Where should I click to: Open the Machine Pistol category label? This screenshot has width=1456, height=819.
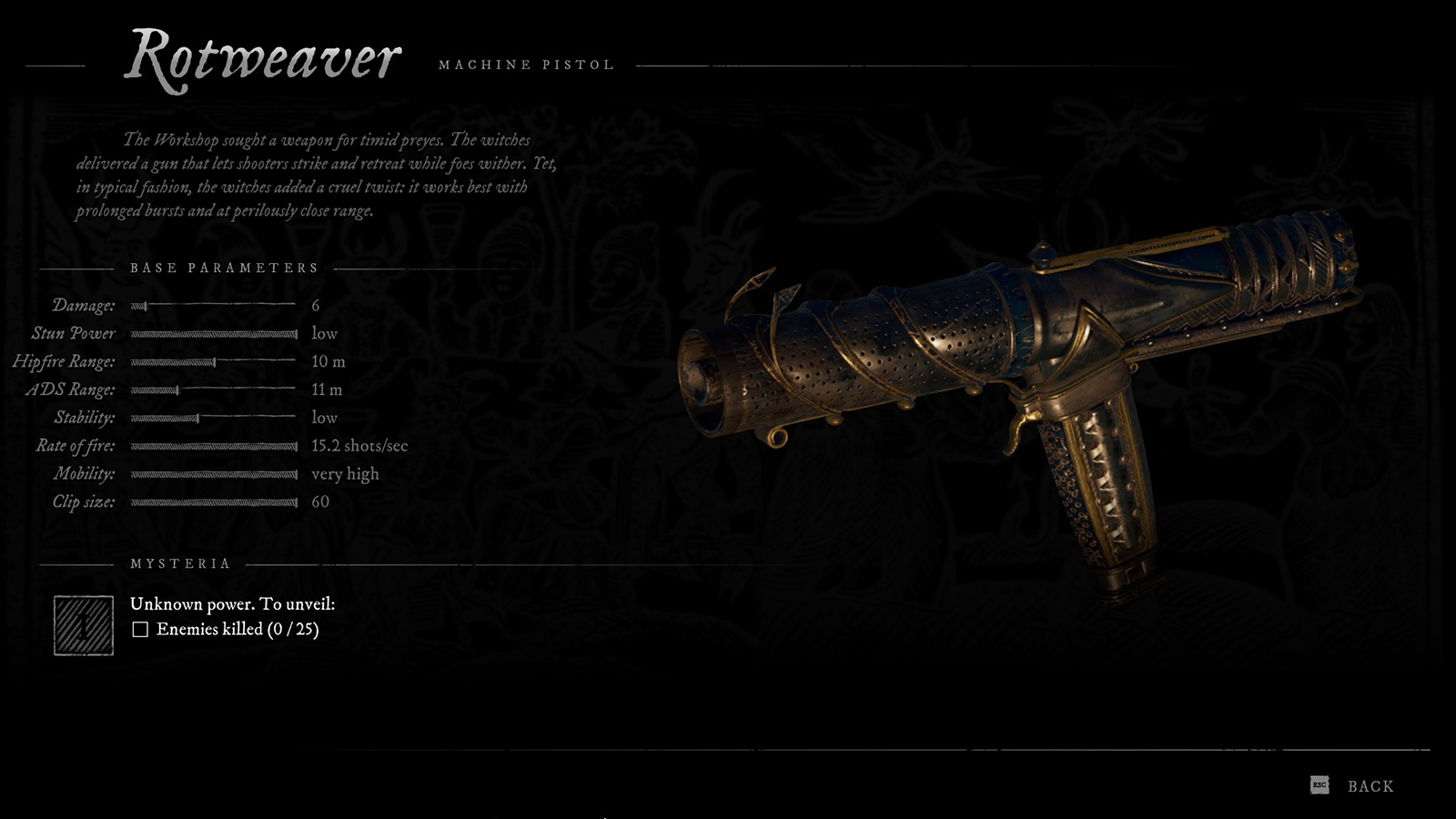coord(526,64)
